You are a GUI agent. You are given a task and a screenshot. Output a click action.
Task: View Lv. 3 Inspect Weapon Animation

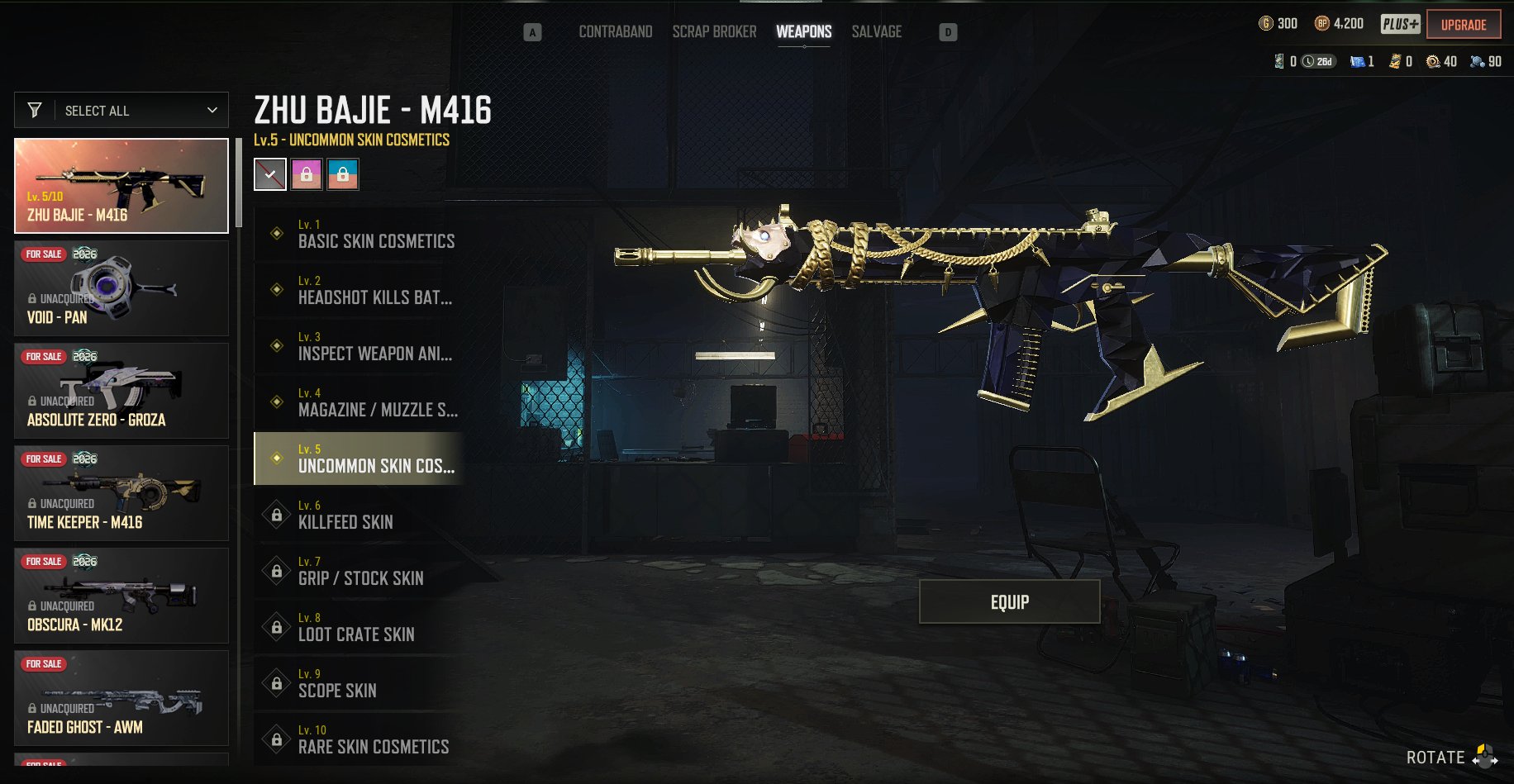359,346
